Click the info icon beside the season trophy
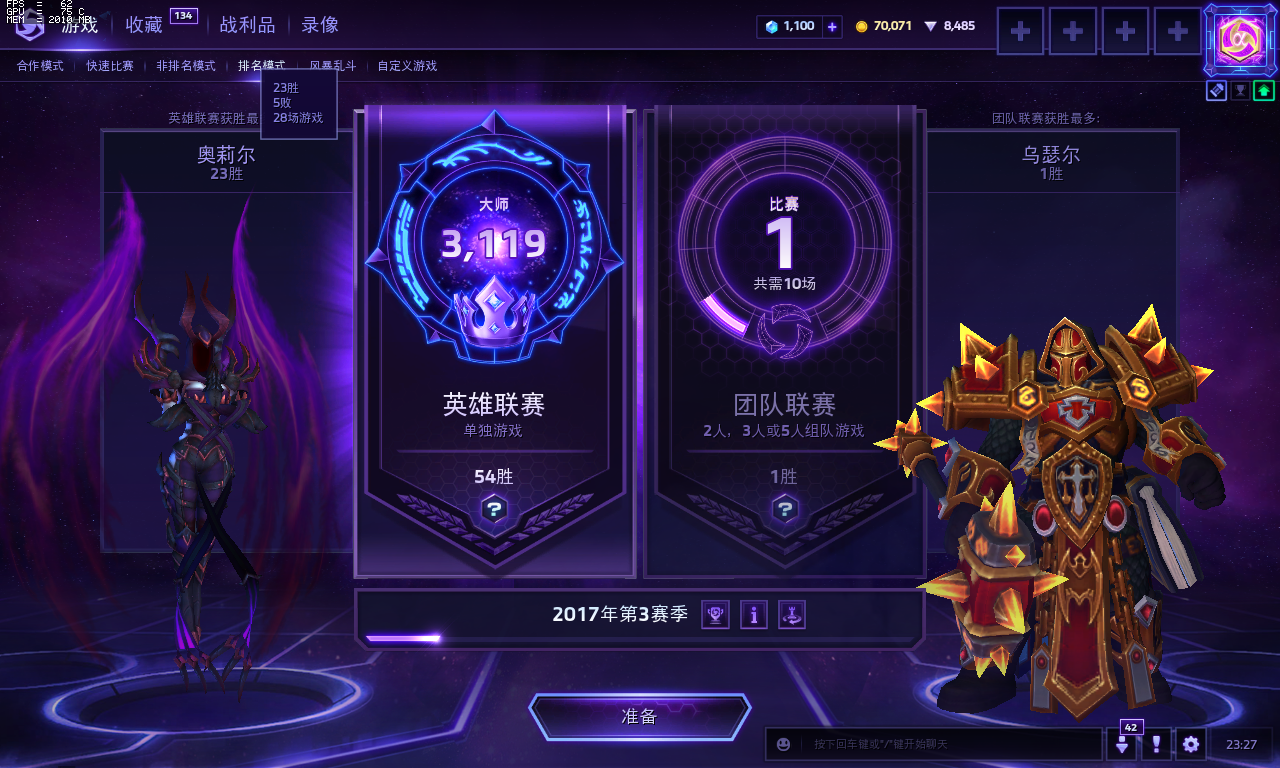This screenshot has width=1280, height=768. pos(753,614)
